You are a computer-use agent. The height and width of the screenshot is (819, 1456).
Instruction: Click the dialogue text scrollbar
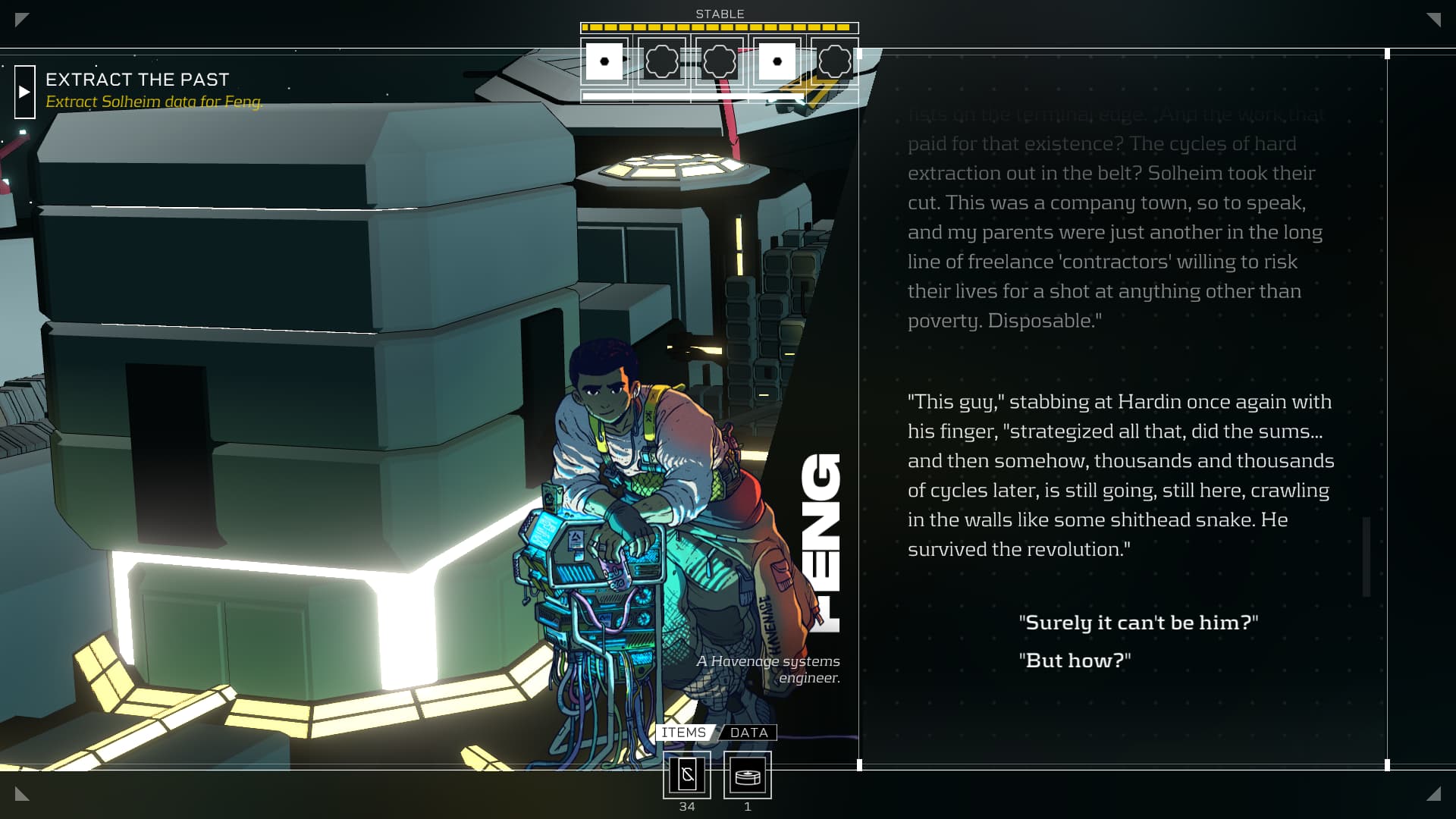click(1367, 556)
